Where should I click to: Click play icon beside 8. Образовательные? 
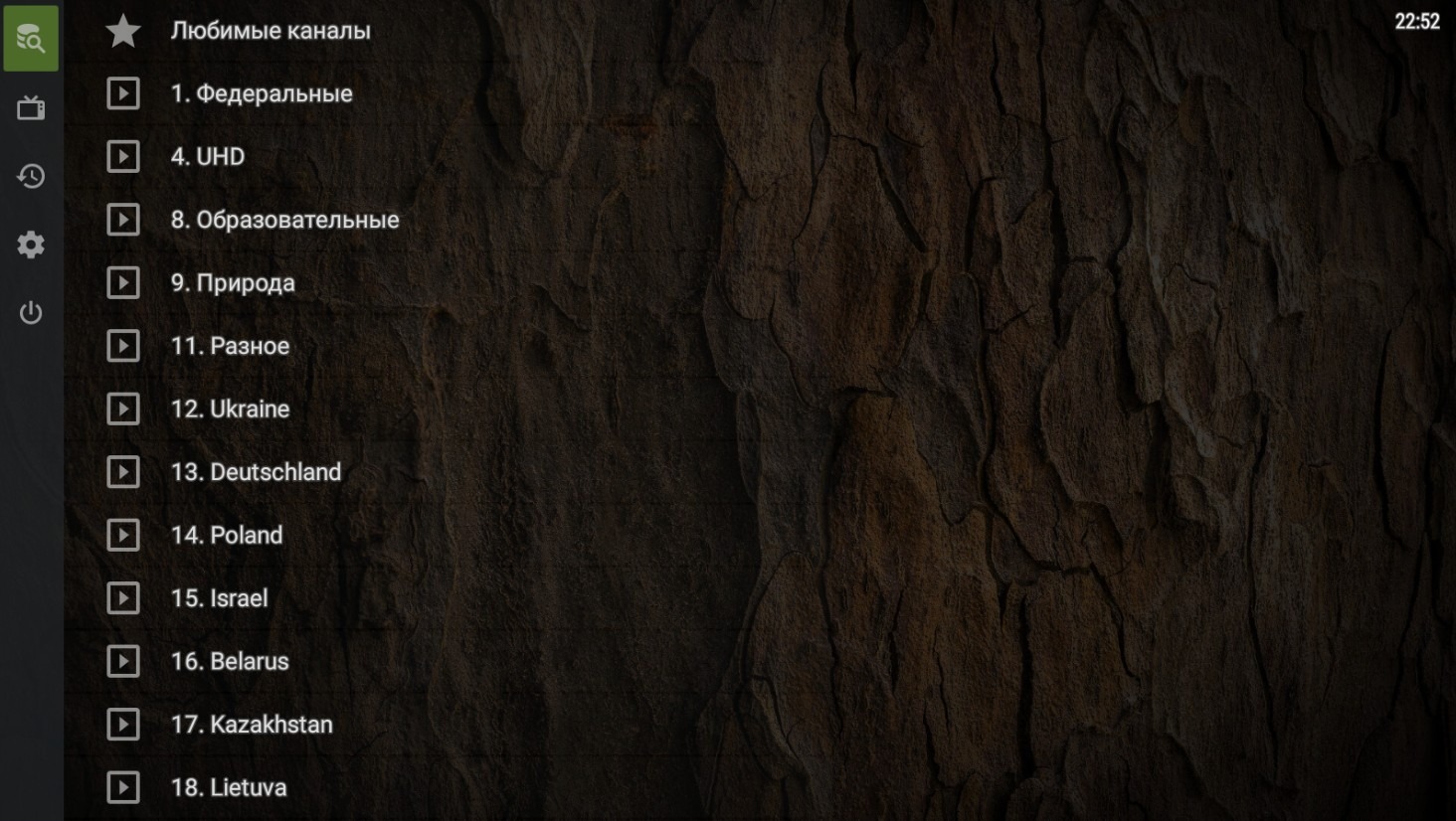coord(122,220)
